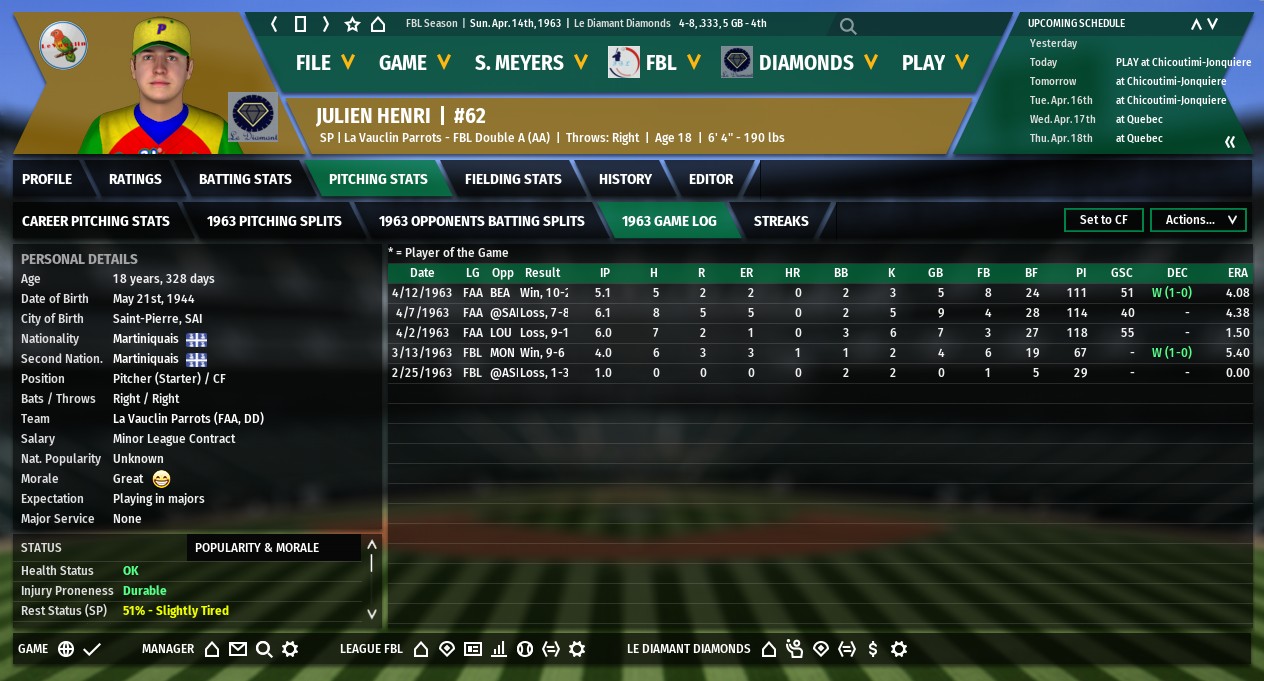Image resolution: width=1264 pixels, height=681 pixels.
Task: Show Career Pitching Stats
Action: 96,221
